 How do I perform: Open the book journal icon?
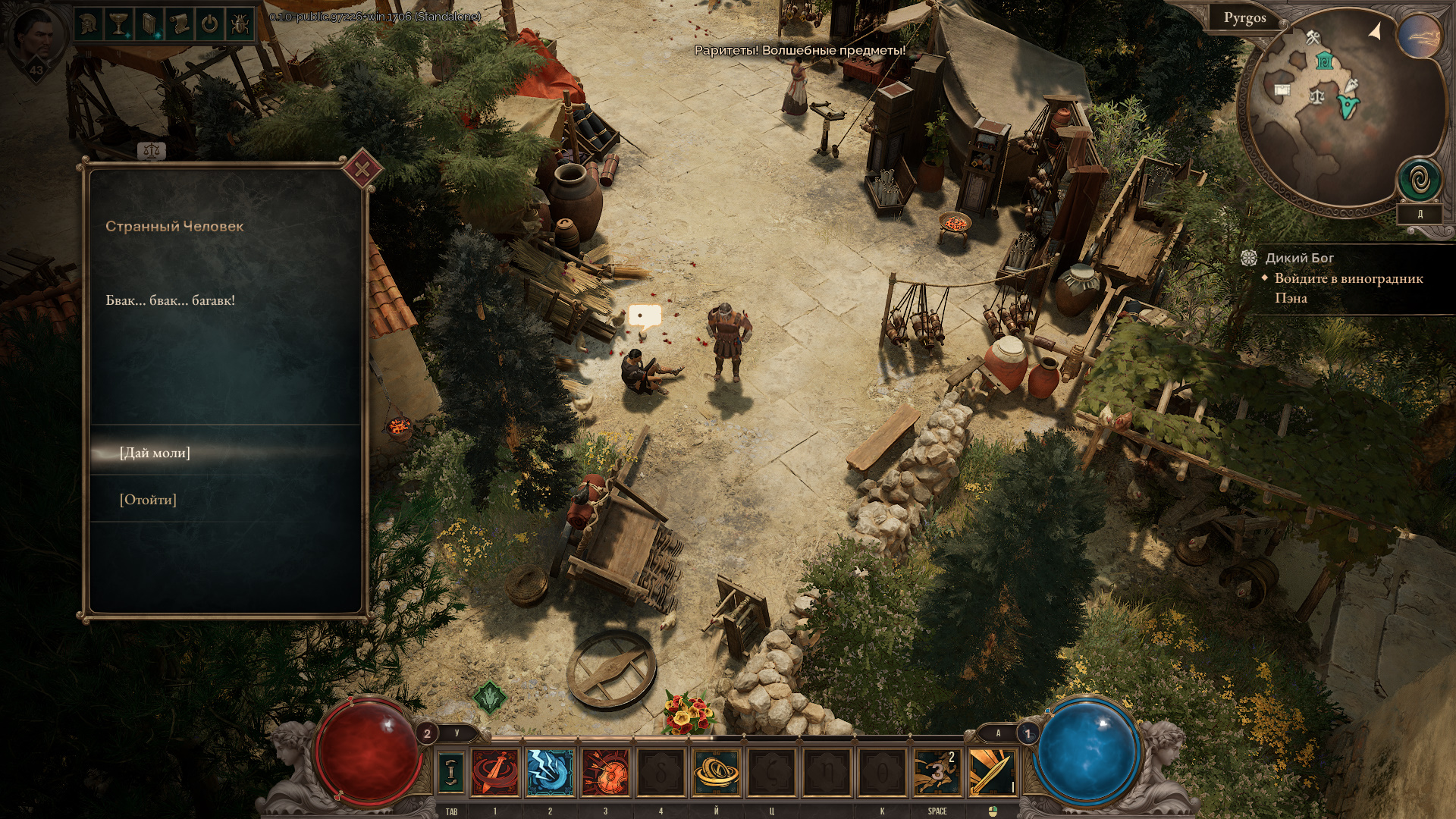pyautogui.click(x=149, y=24)
